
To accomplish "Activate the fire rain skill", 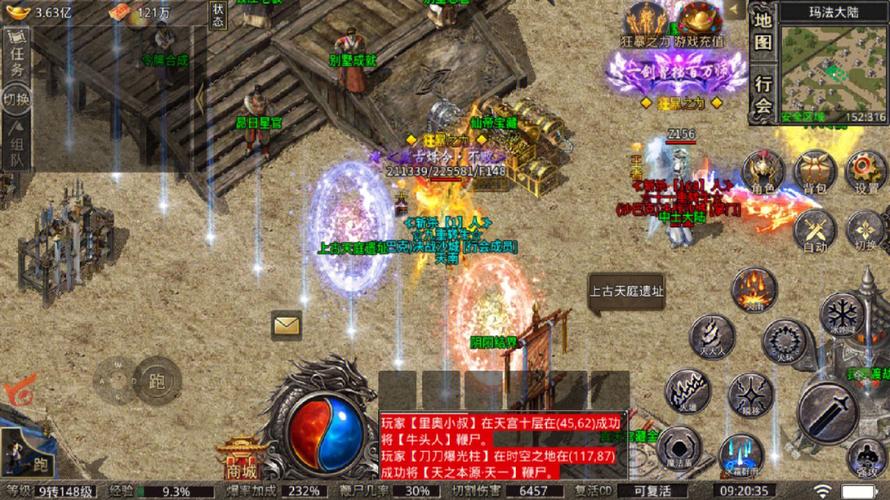I will (753, 290).
